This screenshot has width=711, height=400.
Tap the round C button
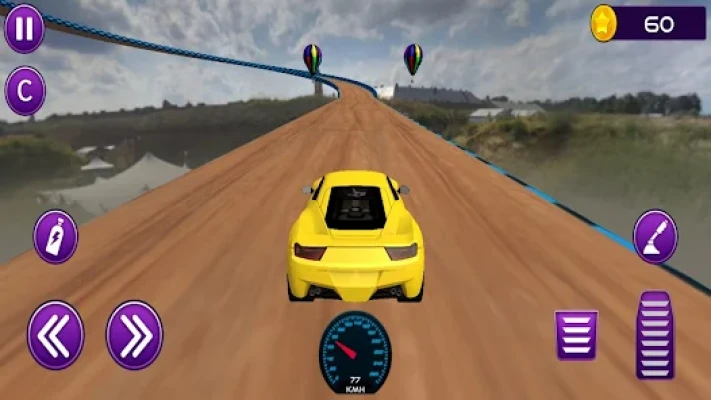click(25, 91)
